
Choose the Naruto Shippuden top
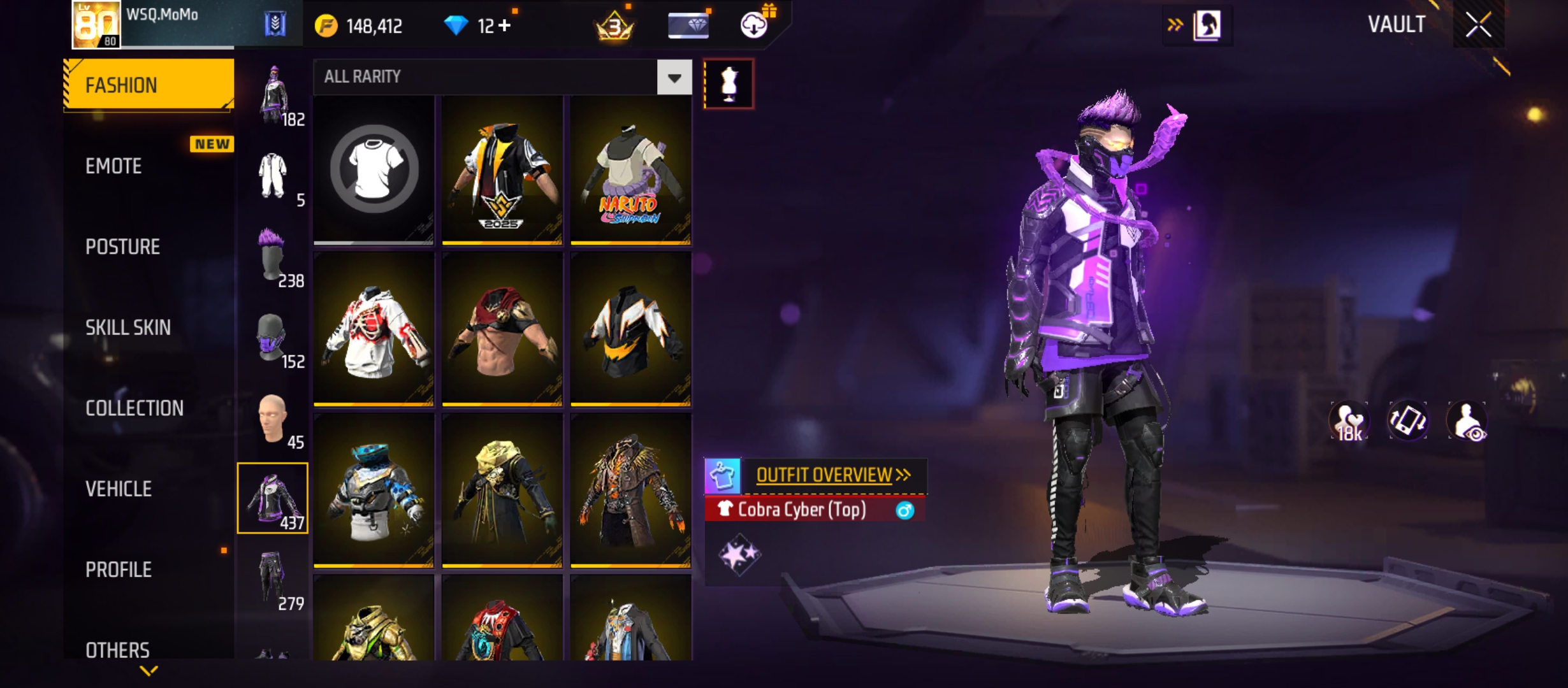click(x=630, y=169)
